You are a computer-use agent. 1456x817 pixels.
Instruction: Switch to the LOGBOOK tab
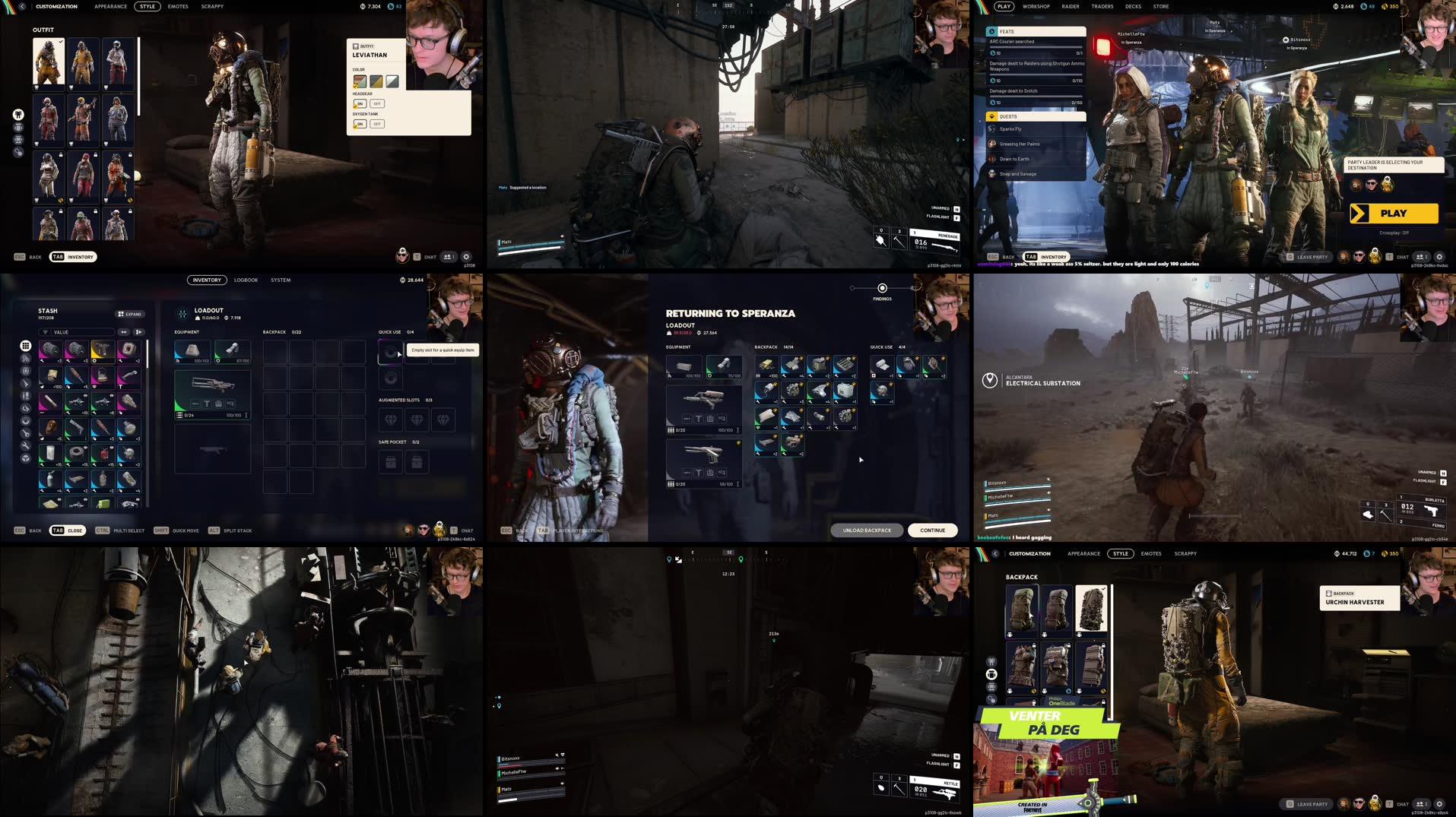click(x=246, y=280)
